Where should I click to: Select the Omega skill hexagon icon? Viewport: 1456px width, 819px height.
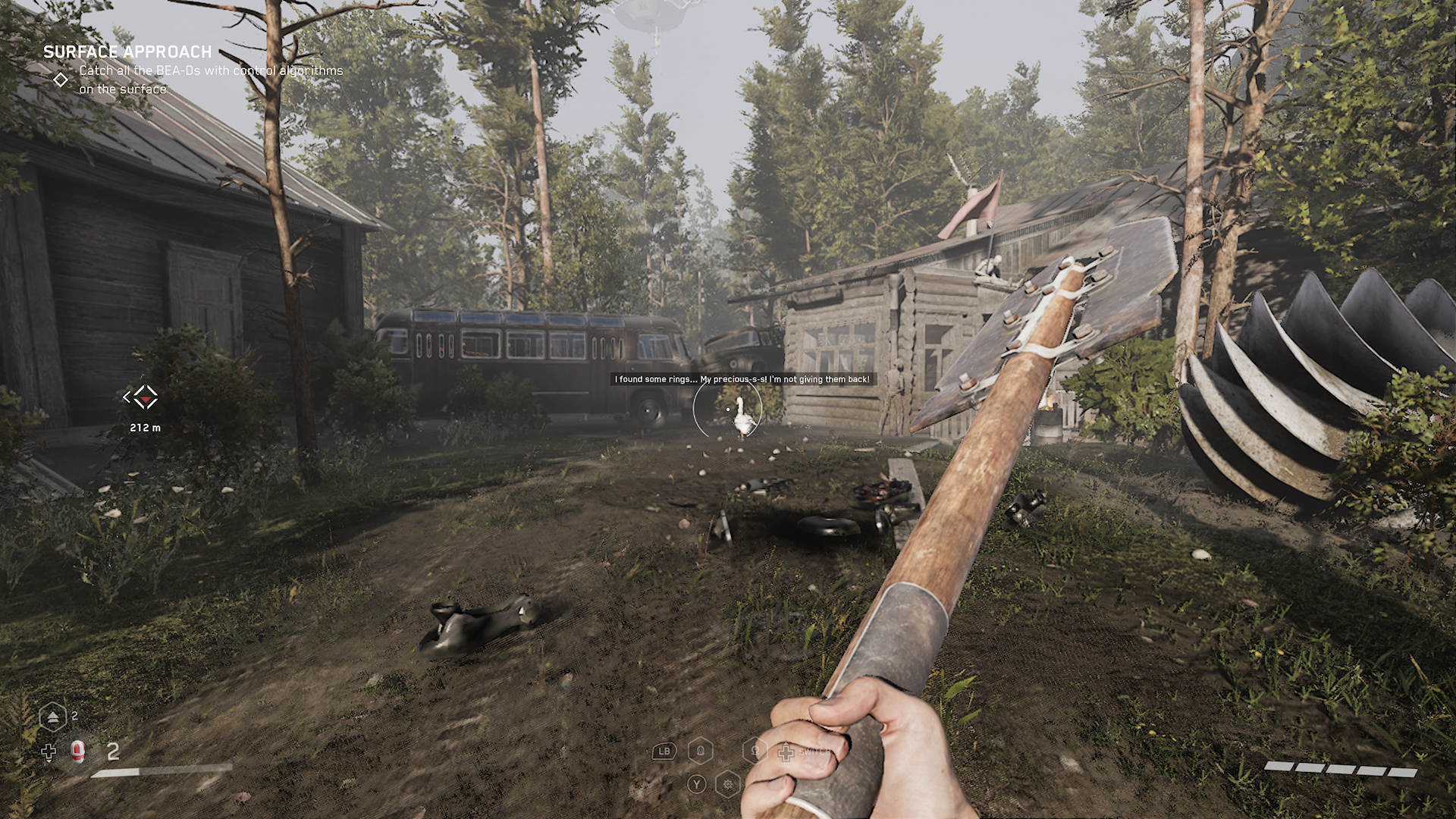coord(756,751)
